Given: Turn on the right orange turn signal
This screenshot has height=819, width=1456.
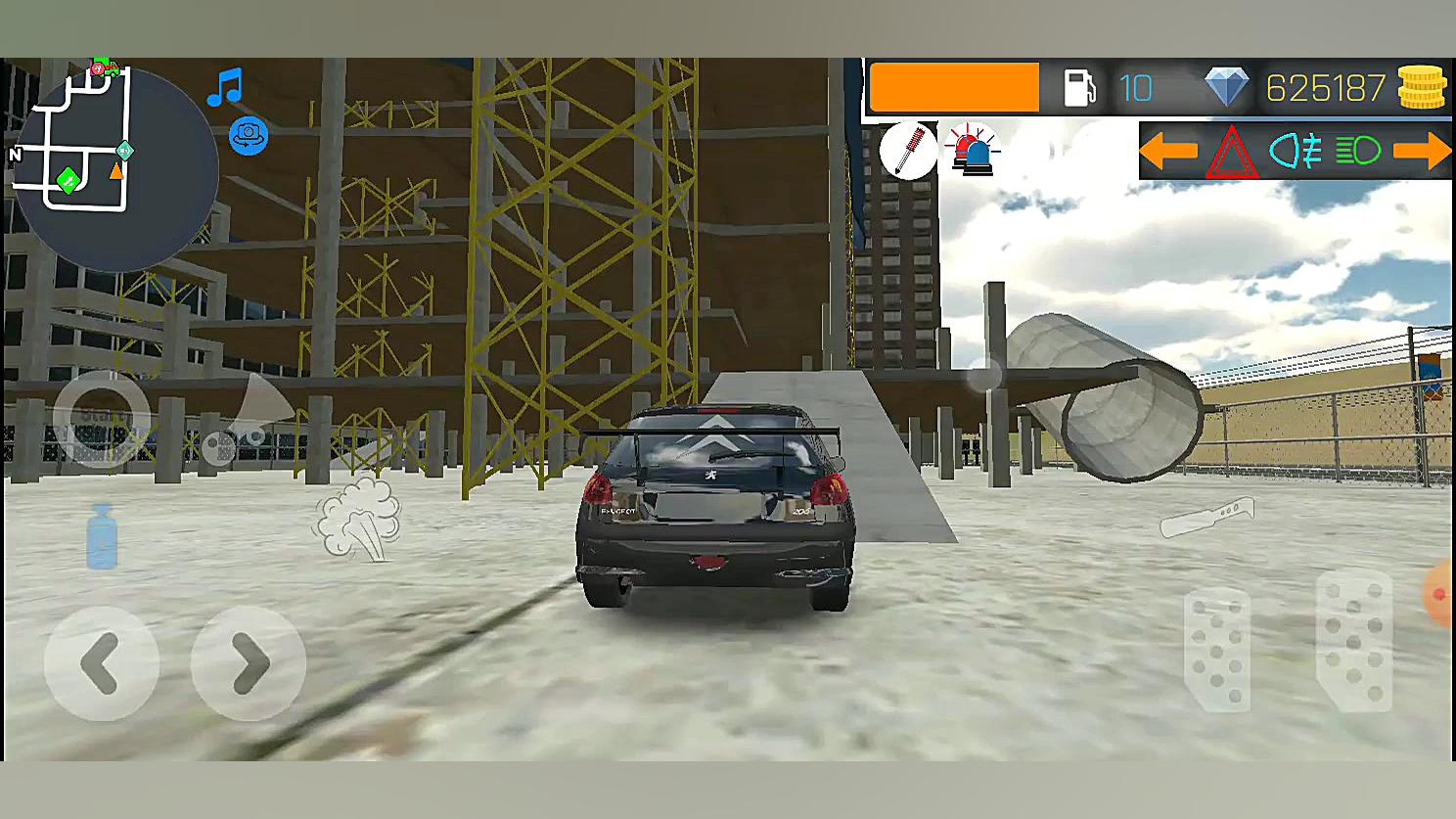Looking at the screenshot, I should pos(1421,151).
